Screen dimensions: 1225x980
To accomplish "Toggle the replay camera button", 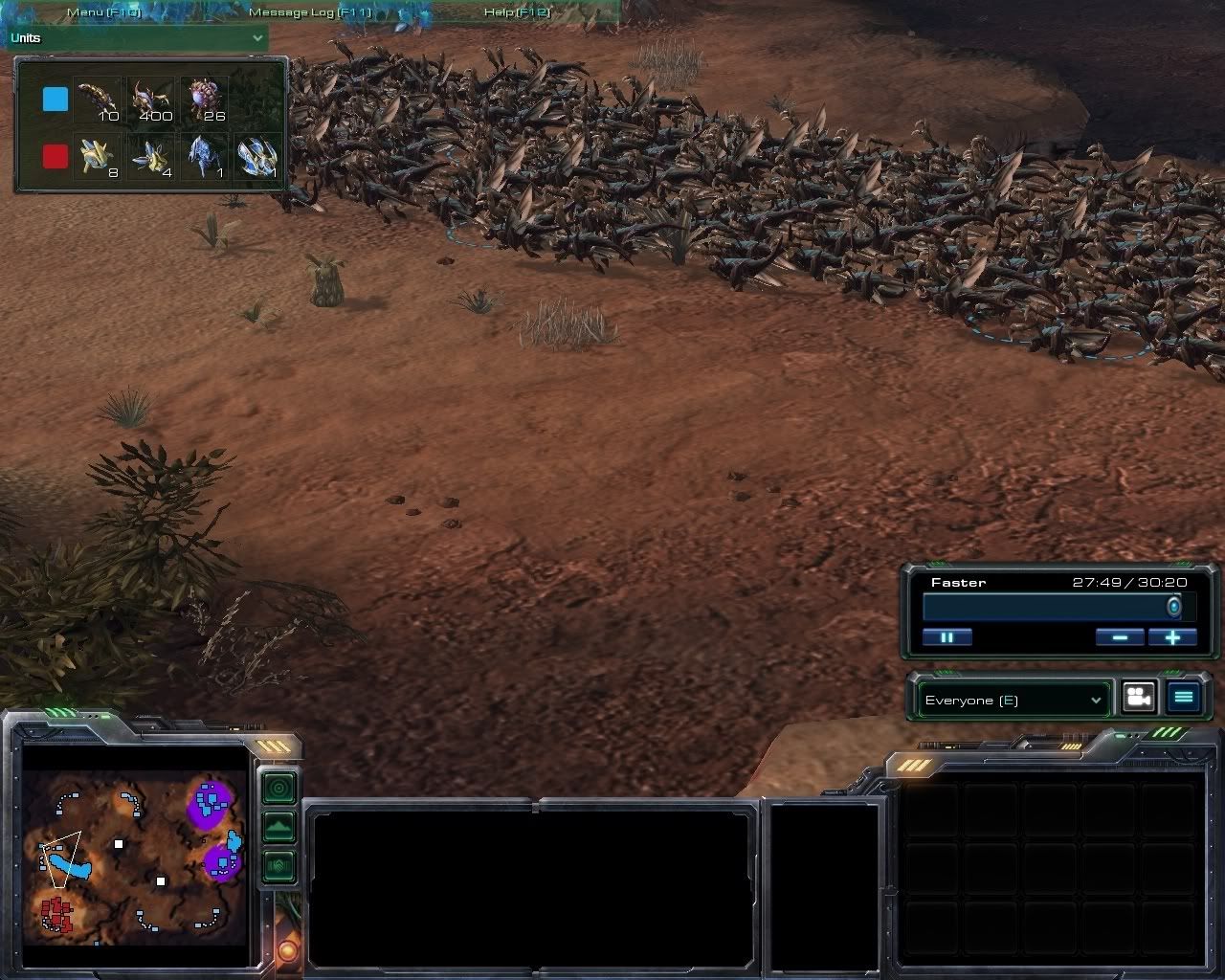I will 1138,698.
